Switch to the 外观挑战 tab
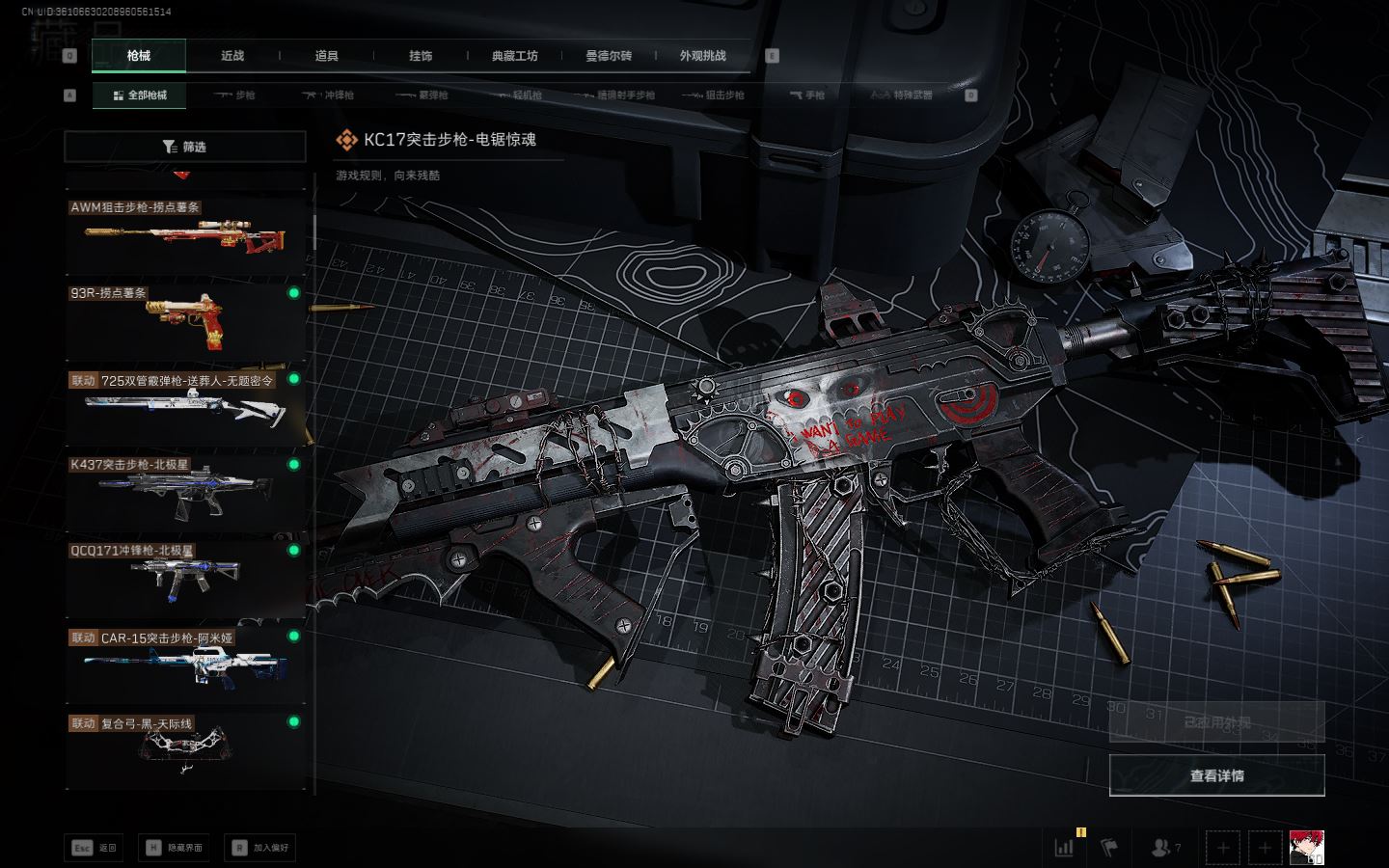The width and height of the screenshot is (1389, 868). [702, 56]
